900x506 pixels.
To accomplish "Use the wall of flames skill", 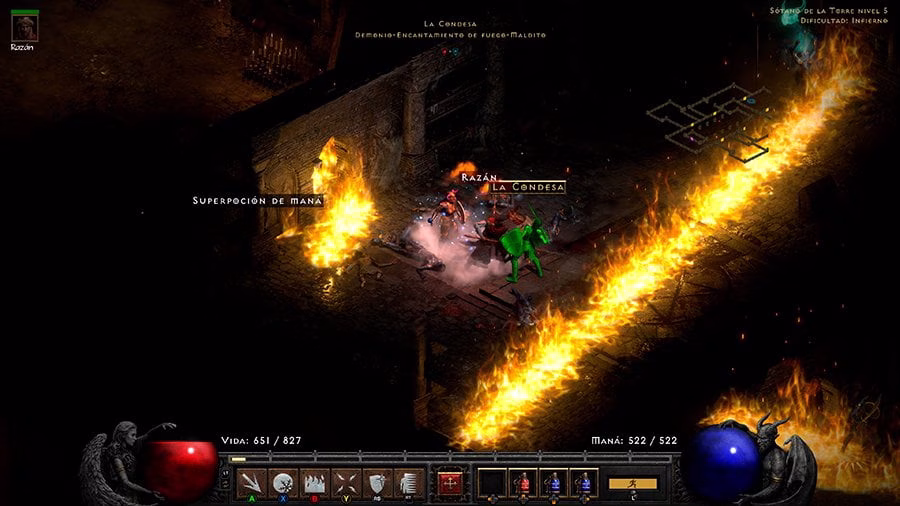I will pyautogui.click(x=315, y=483).
